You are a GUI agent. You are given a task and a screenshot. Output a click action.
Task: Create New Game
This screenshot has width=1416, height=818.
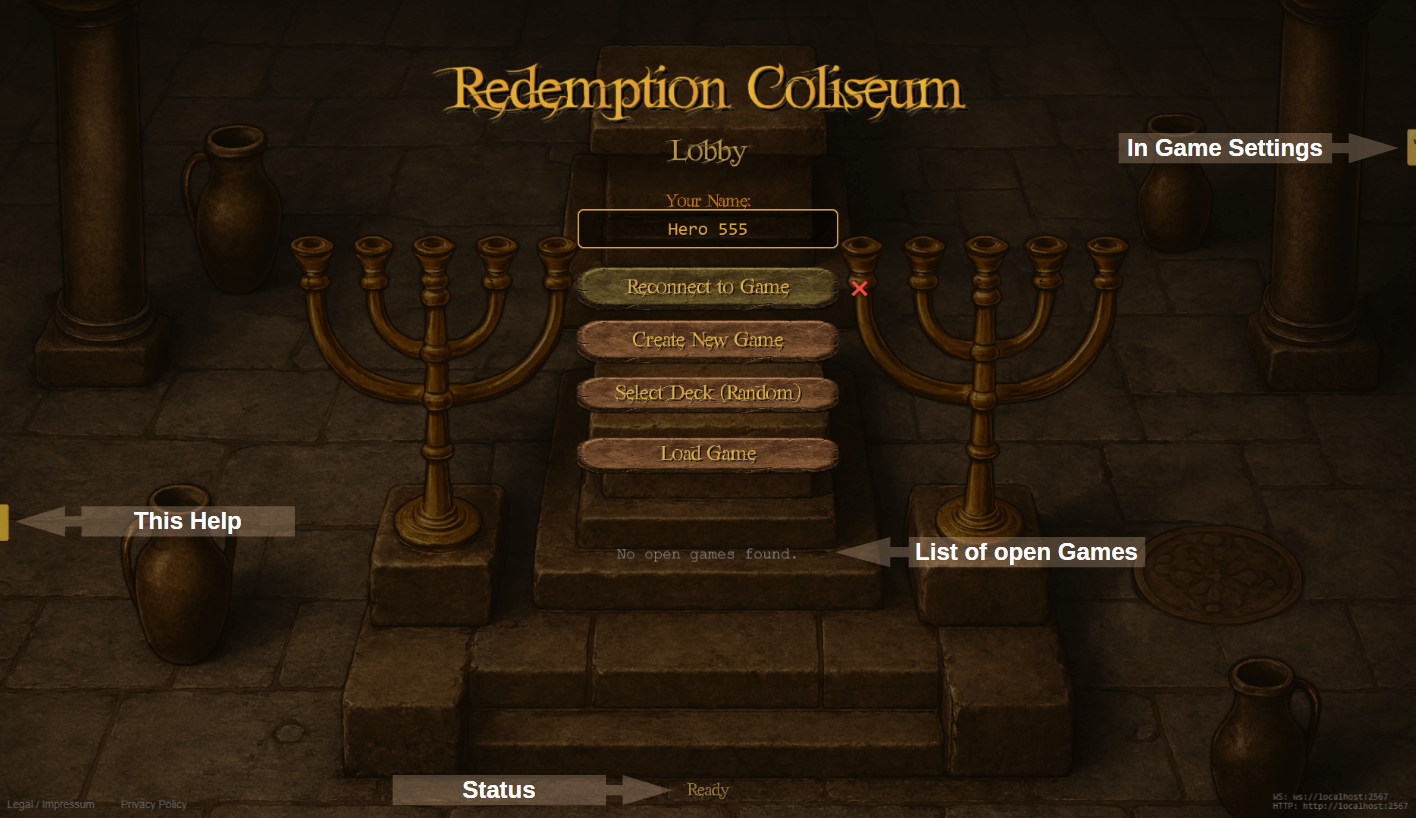[x=707, y=341]
